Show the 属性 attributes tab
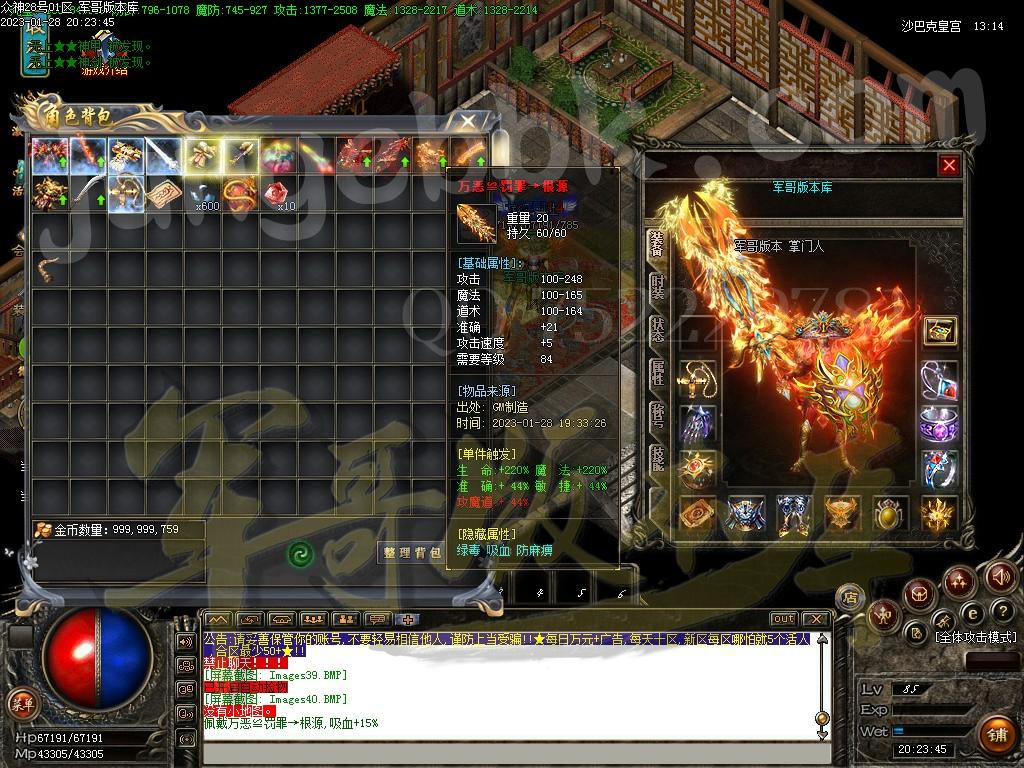Image resolution: width=1024 pixels, height=768 pixels. coord(657,373)
